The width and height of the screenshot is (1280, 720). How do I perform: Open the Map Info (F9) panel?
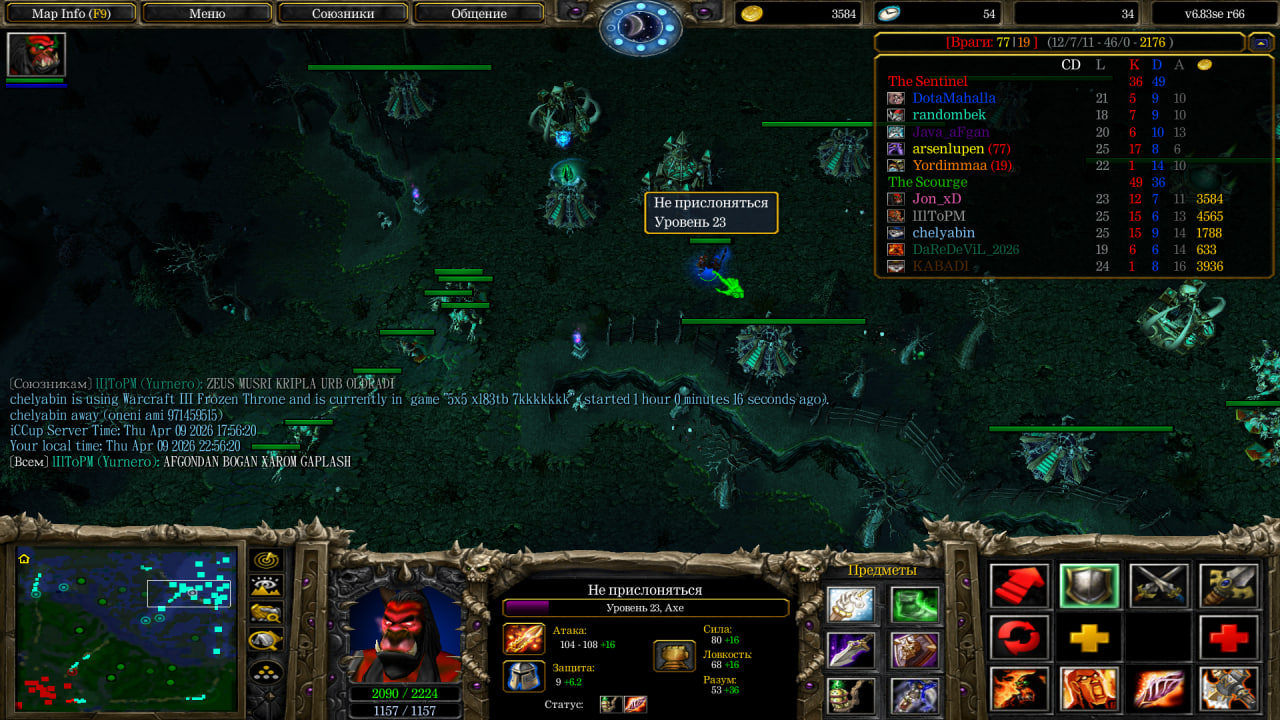[x=70, y=14]
